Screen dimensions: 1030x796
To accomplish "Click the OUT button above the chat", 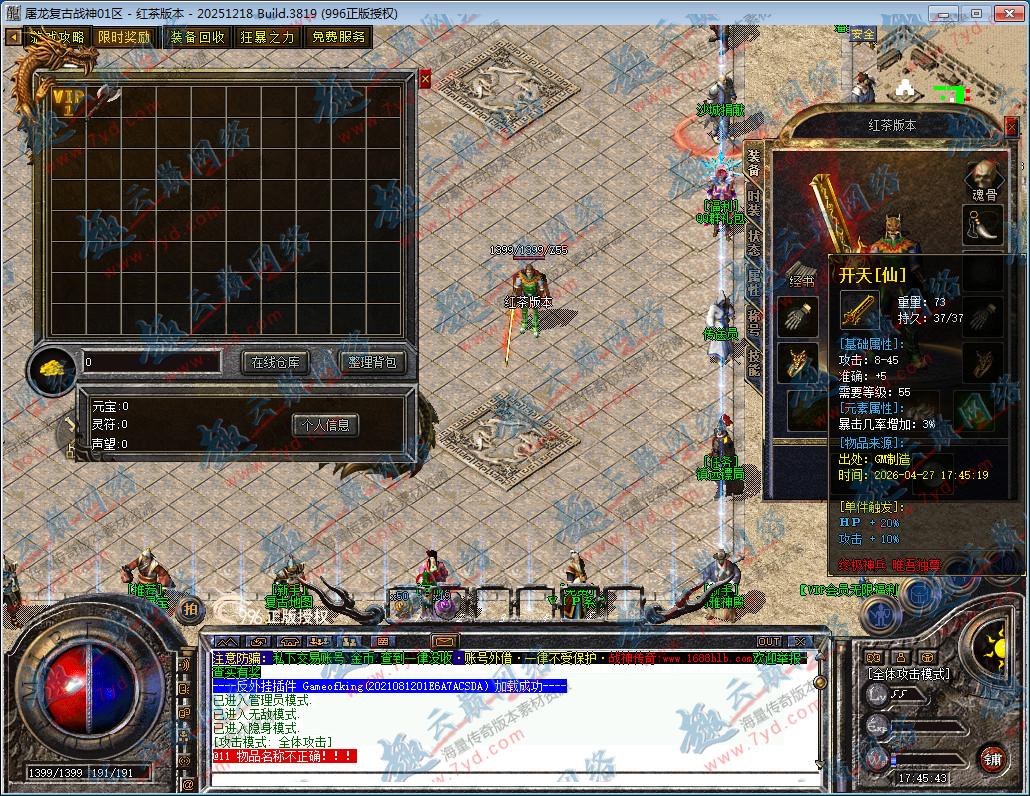I will tap(768, 641).
